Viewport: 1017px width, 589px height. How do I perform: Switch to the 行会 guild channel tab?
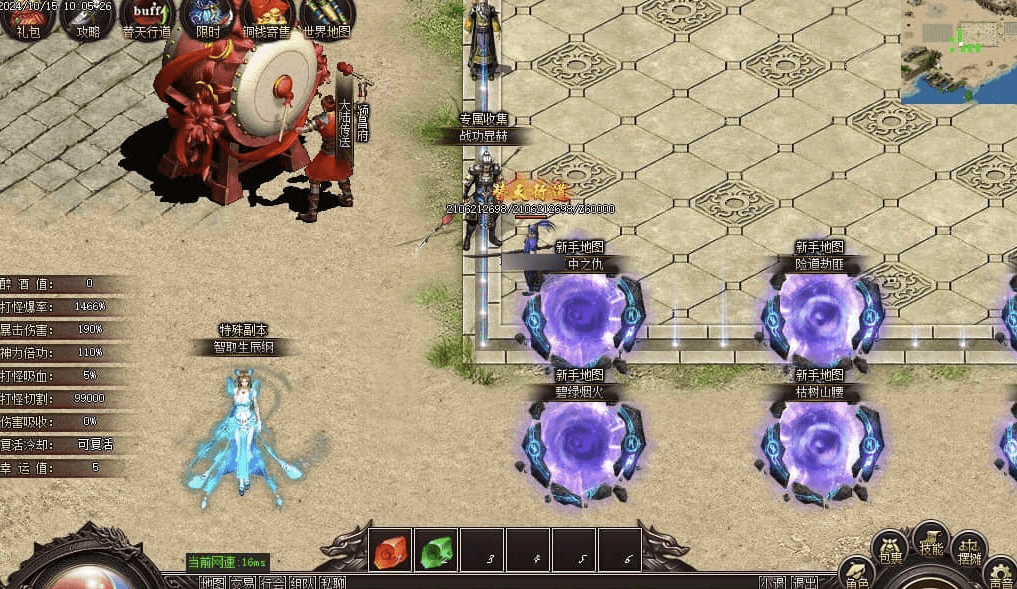click(x=272, y=582)
